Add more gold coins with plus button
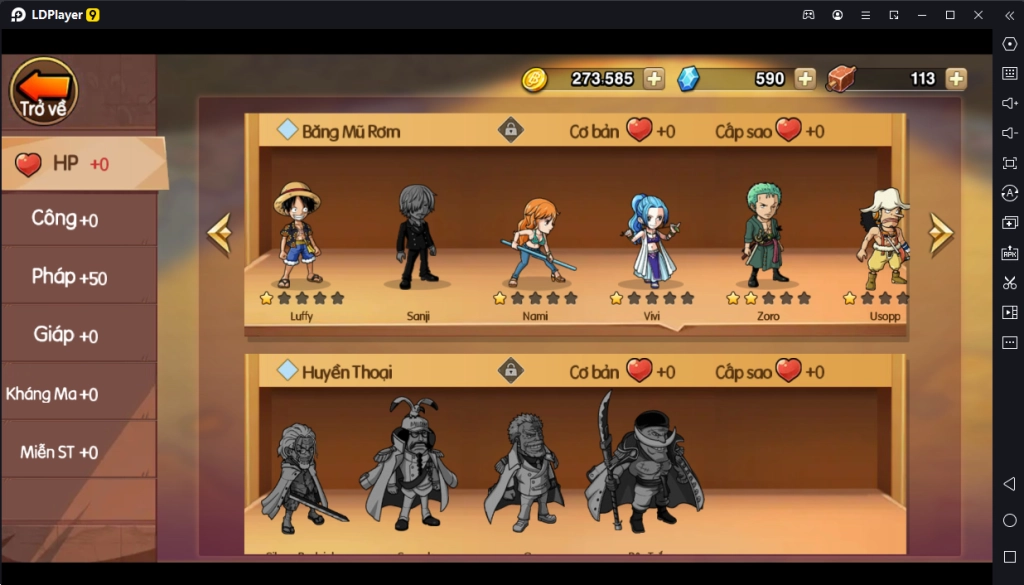 point(654,79)
